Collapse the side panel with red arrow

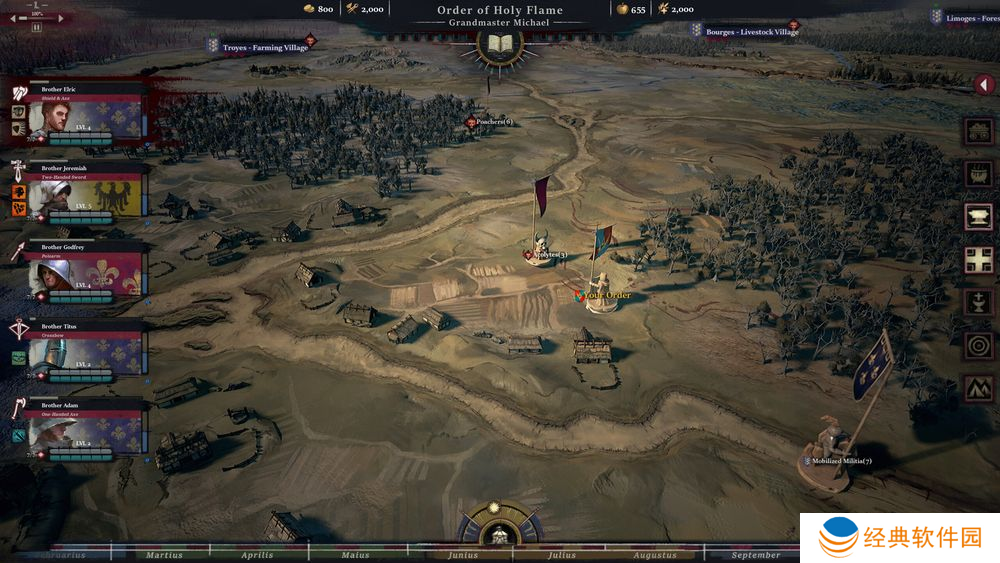pyautogui.click(x=984, y=85)
